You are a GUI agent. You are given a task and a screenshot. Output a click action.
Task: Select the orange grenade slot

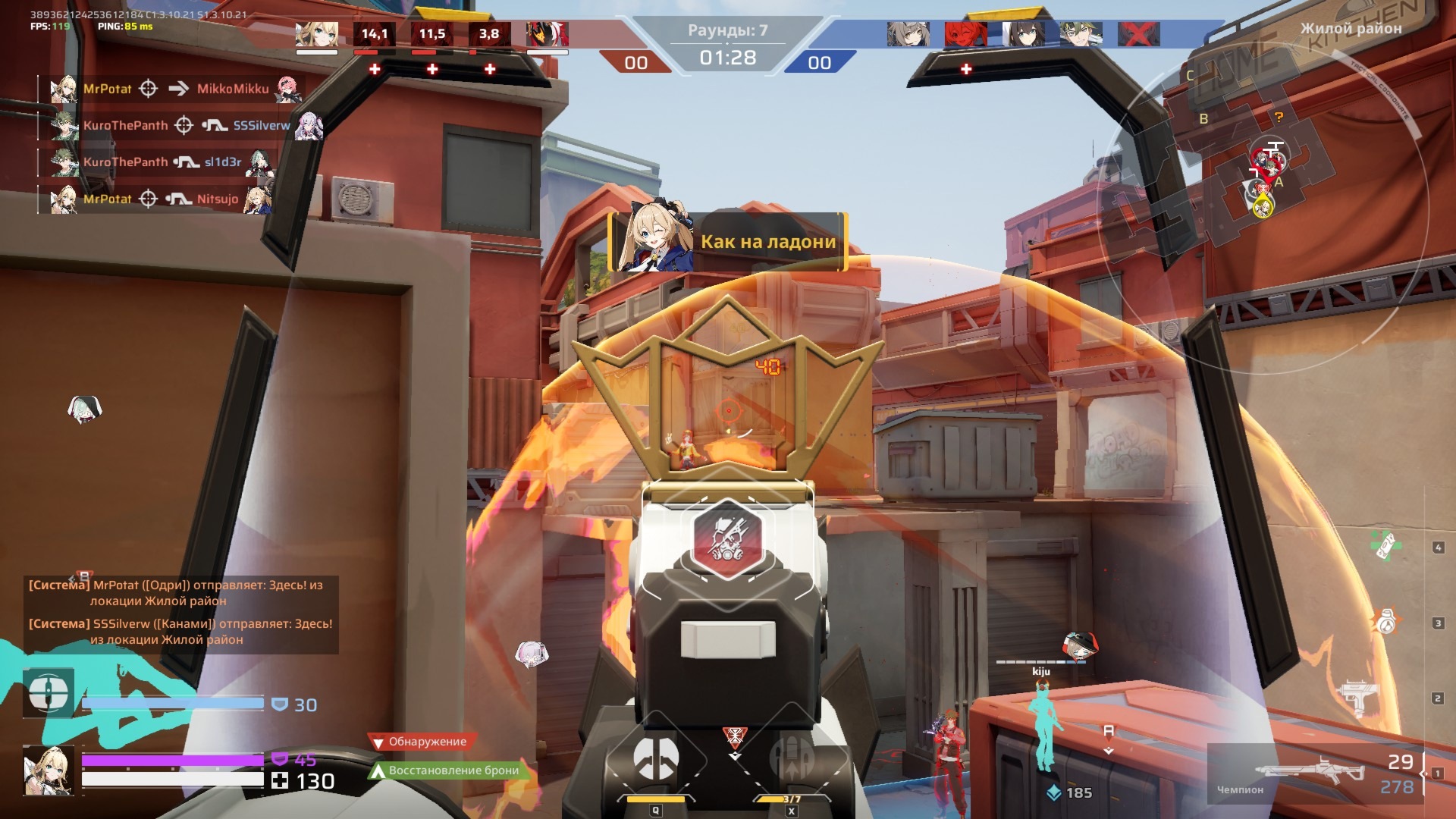1386,623
